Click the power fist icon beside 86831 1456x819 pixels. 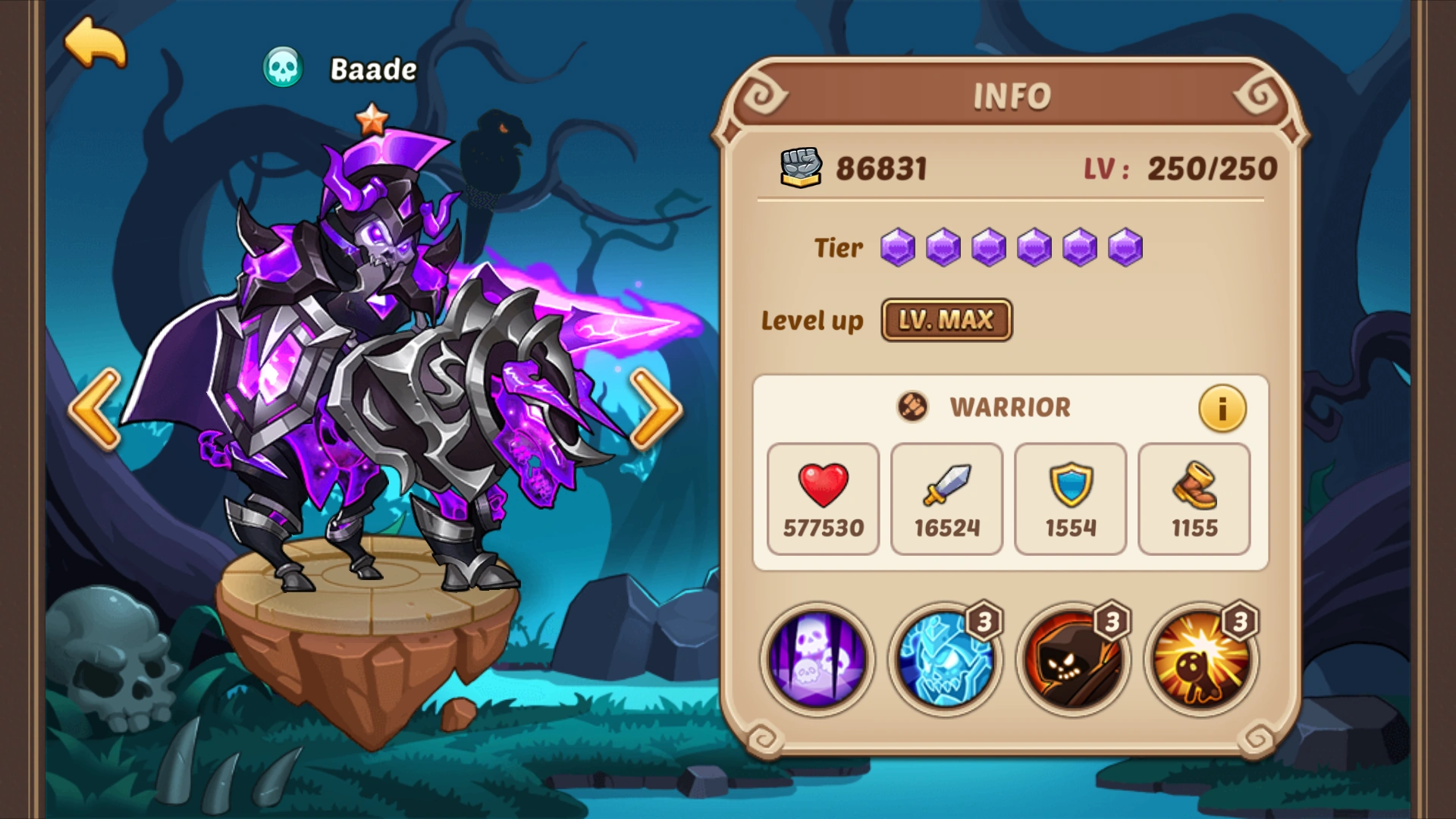pos(800,168)
